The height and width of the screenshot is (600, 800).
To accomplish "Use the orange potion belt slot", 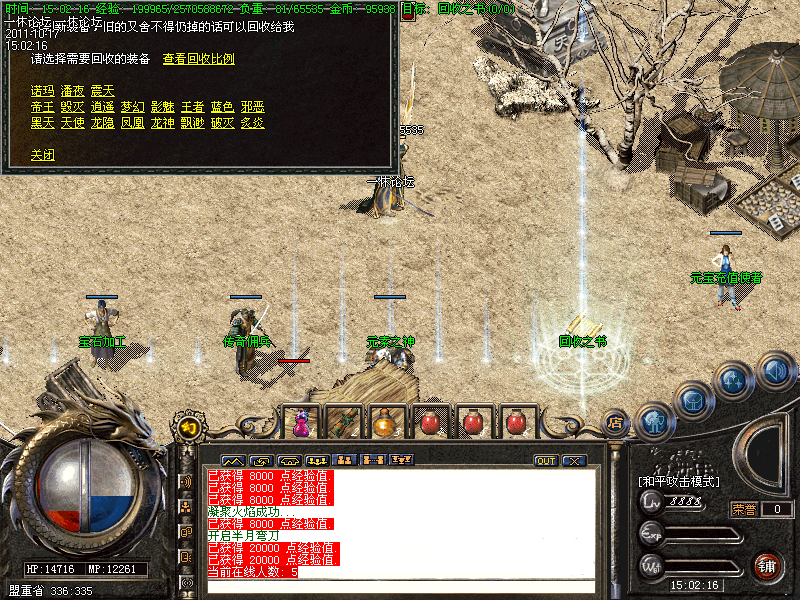I will tap(385, 423).
